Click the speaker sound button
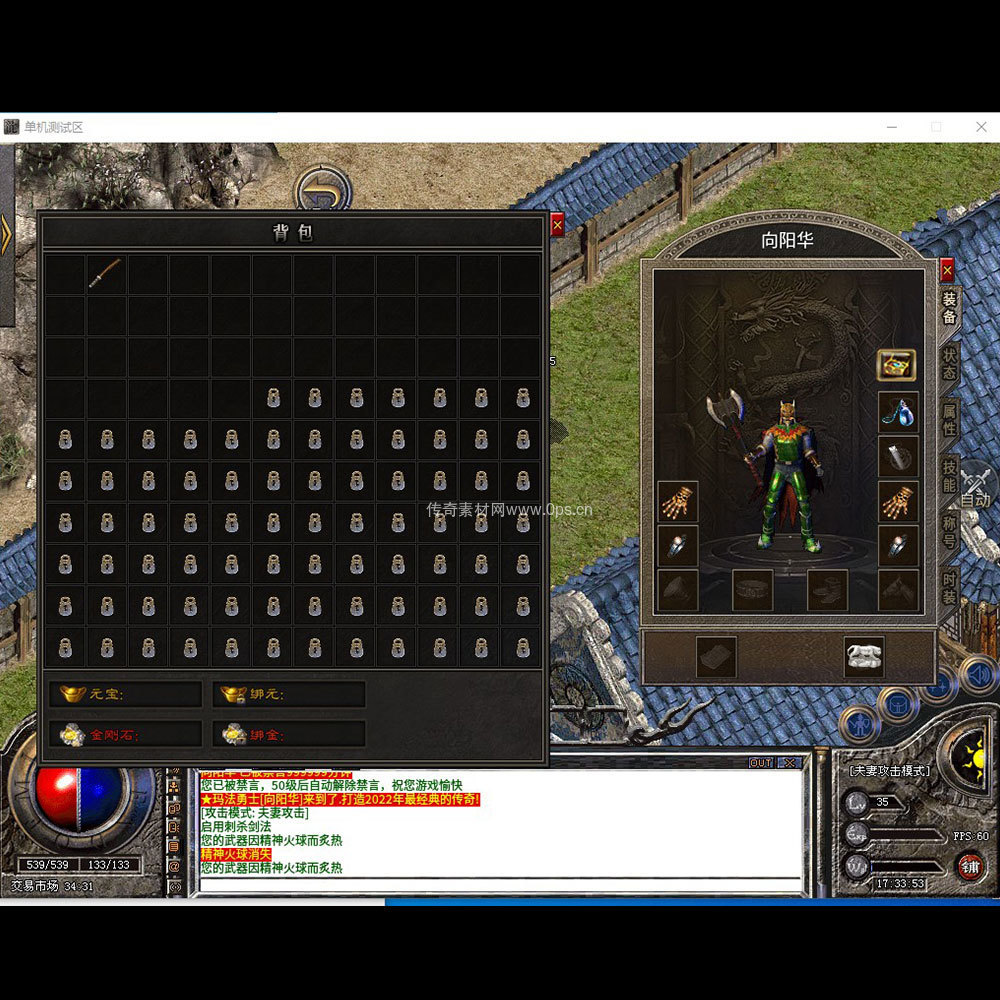Viewport: 1000px width, 1000px height. coord(979,675)
